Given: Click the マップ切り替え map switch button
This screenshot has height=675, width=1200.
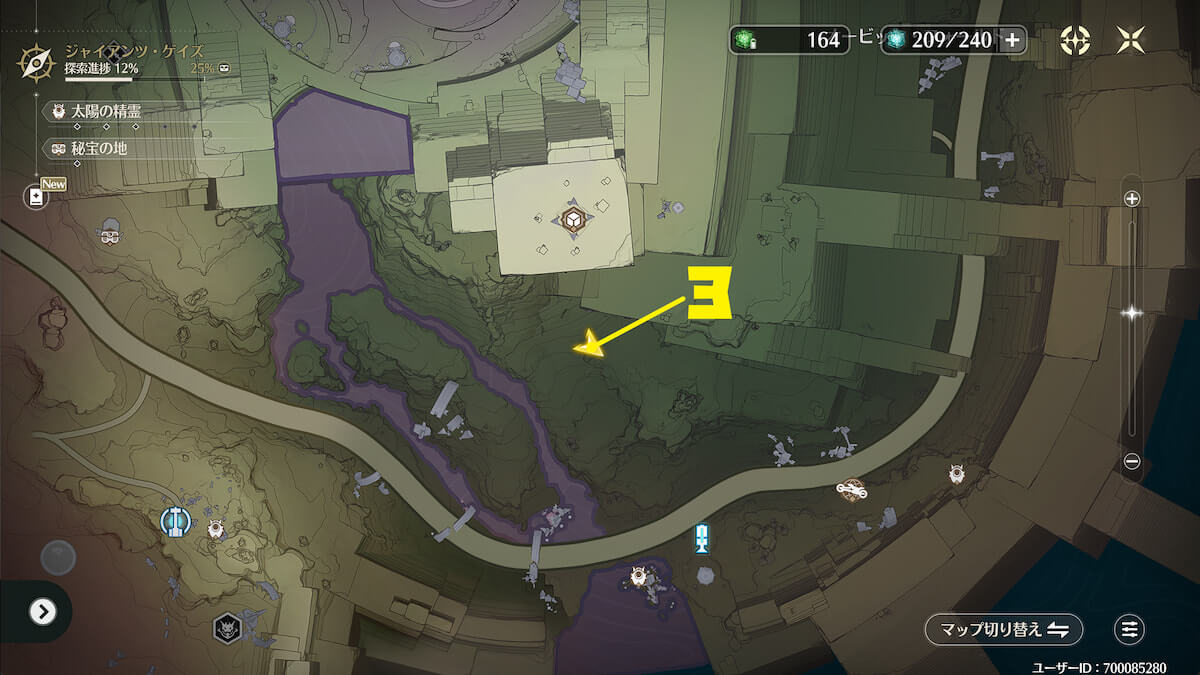Looking at the screenshot, I should (1003, 629).
